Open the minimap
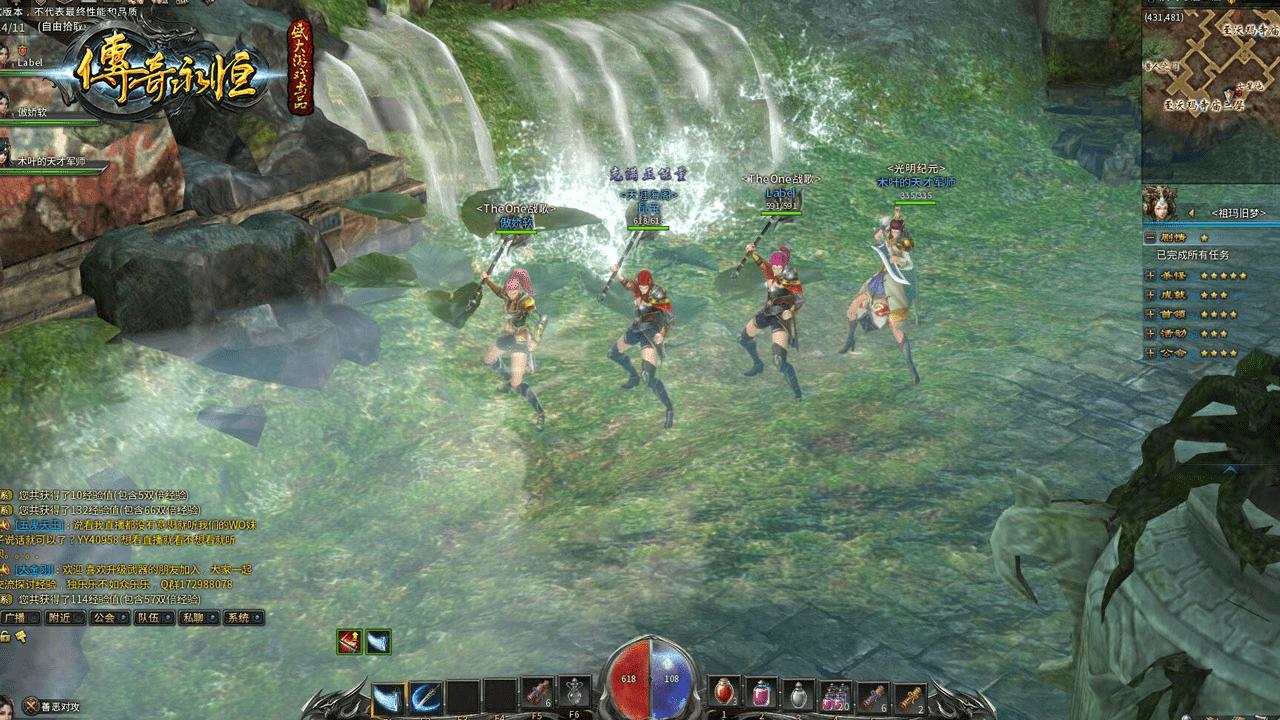The image size is (1280, 720). (x=1211, y=68)
